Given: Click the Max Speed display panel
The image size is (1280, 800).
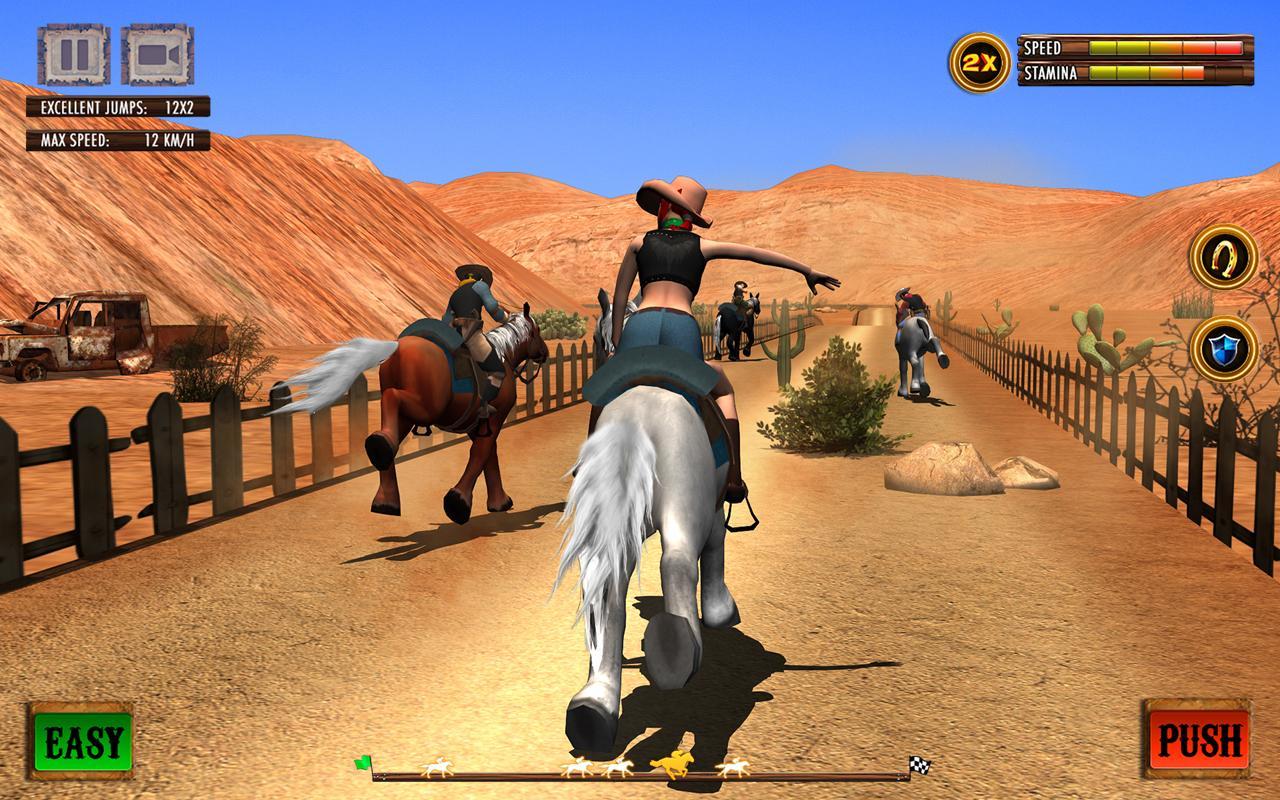Looking at the screenshot, I should (120, 140).
